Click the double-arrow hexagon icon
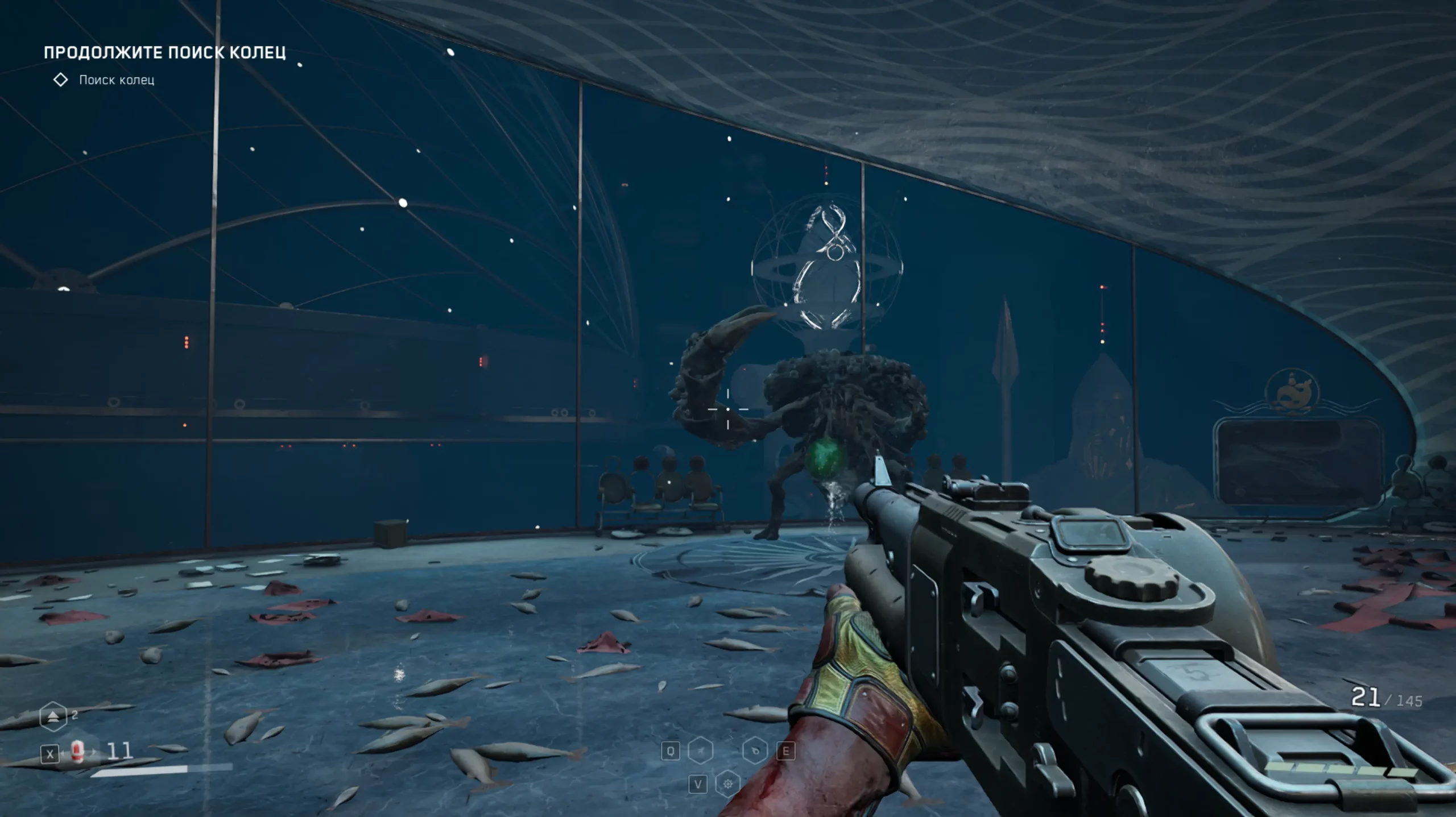The width and height of the screenshot is (1456, 817). [x=53, y=716]
